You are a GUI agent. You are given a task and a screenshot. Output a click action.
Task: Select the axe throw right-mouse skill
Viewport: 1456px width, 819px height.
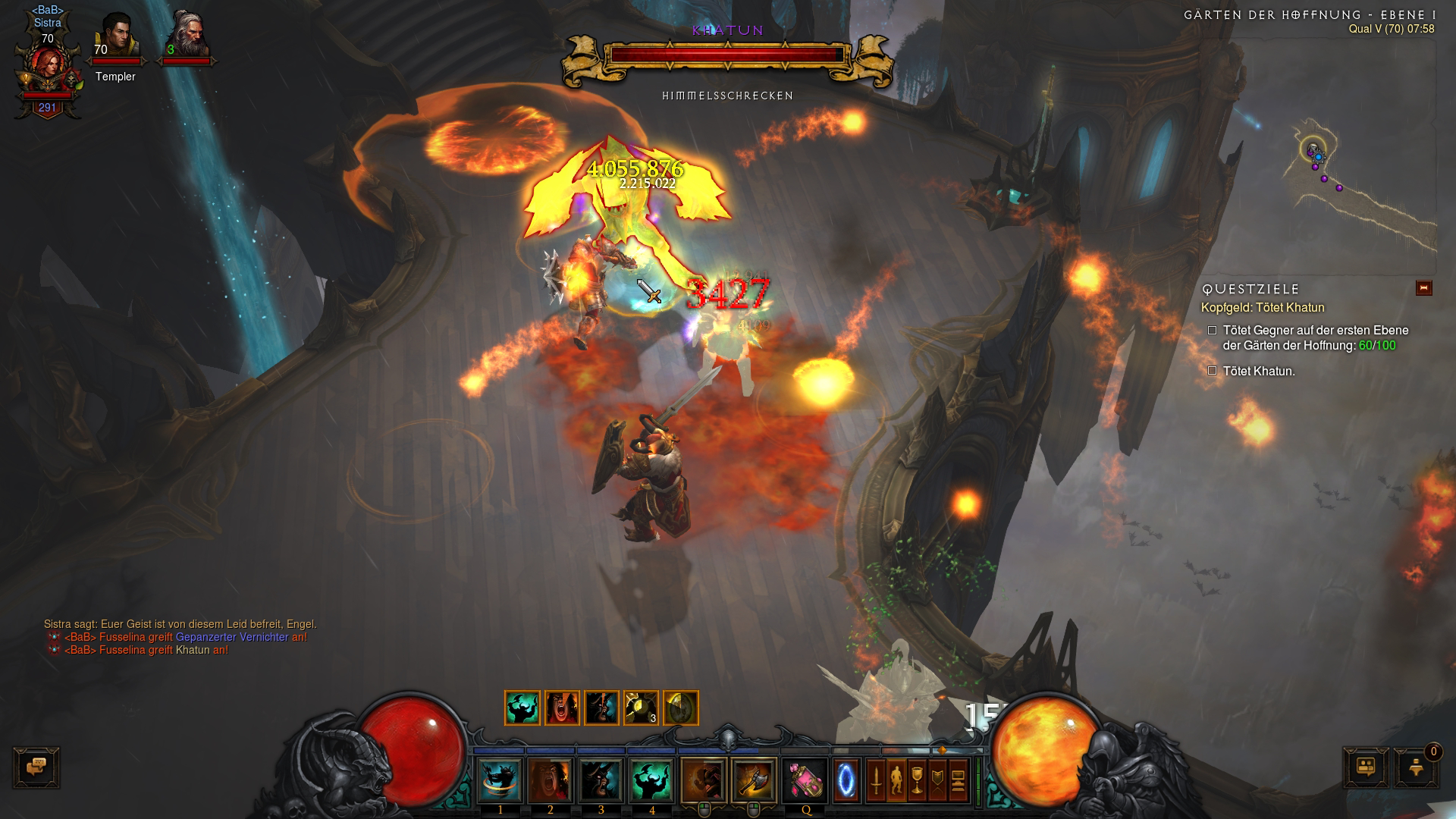(x=754, y=780)
